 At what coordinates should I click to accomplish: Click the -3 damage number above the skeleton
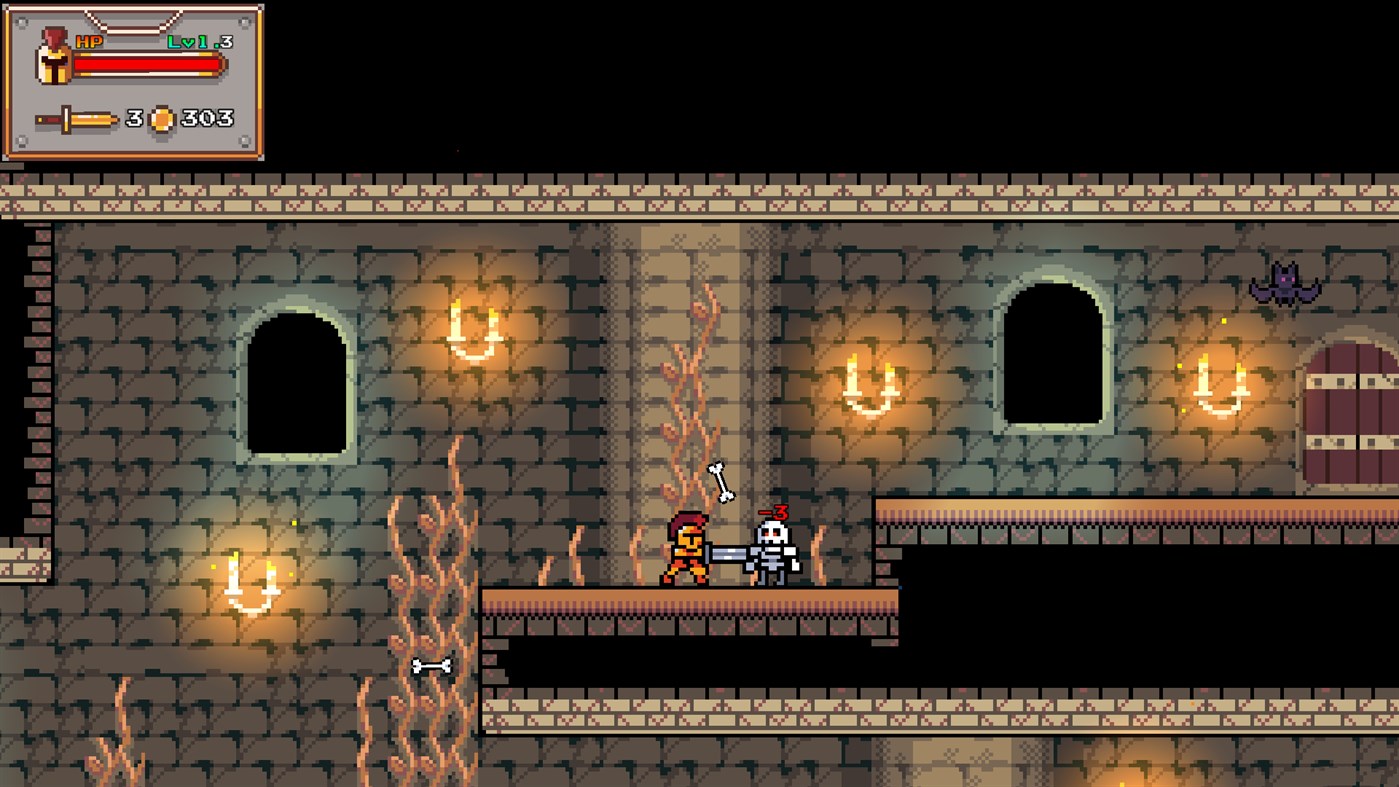pyautogui.click(x=773, y=510)
